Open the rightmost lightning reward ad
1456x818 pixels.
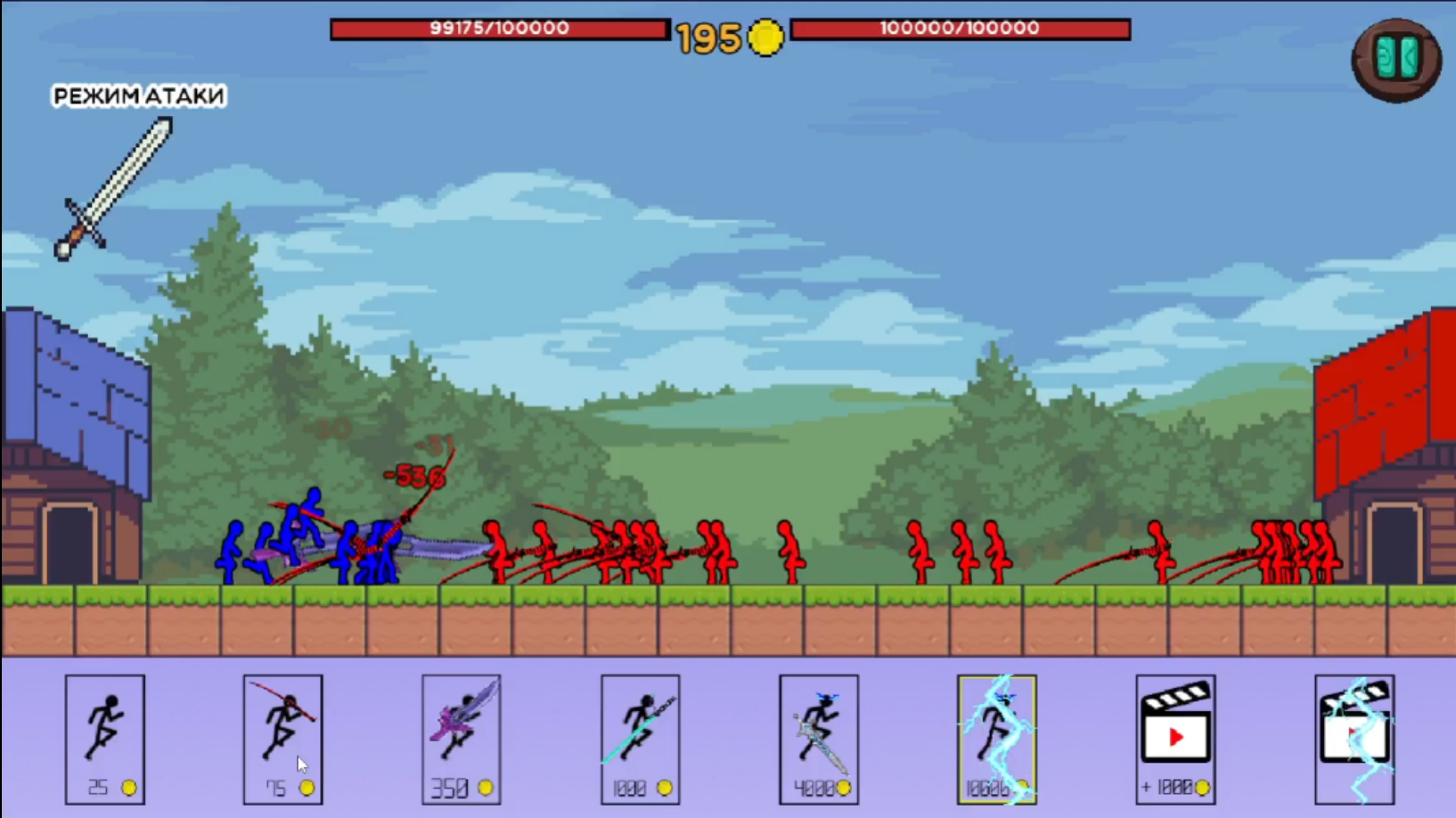click(x=1354, y=740)
